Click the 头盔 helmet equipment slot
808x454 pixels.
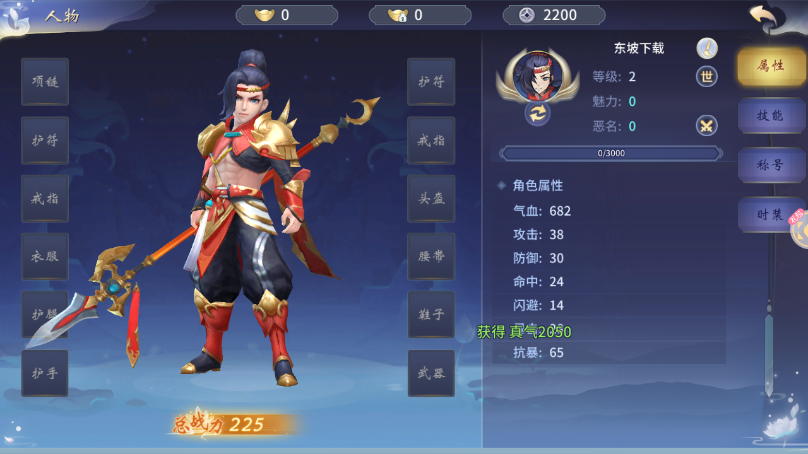(431, 198)
